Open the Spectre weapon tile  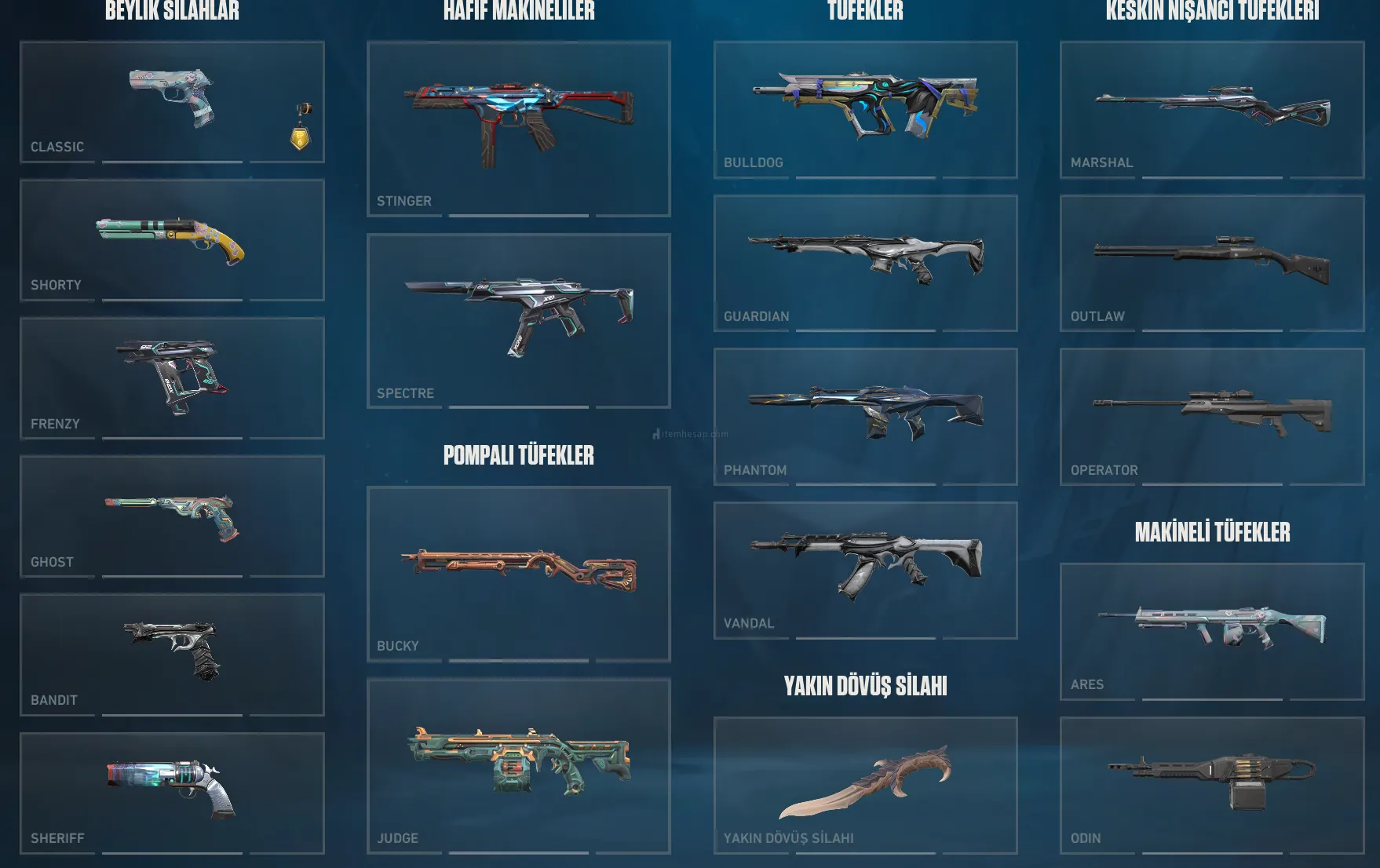(518, 320)
